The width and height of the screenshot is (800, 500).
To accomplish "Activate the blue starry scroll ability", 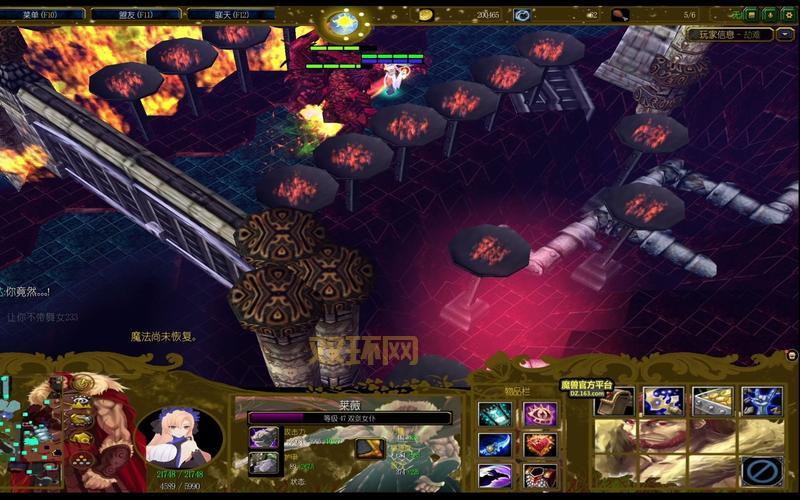I will coord(662,401).
